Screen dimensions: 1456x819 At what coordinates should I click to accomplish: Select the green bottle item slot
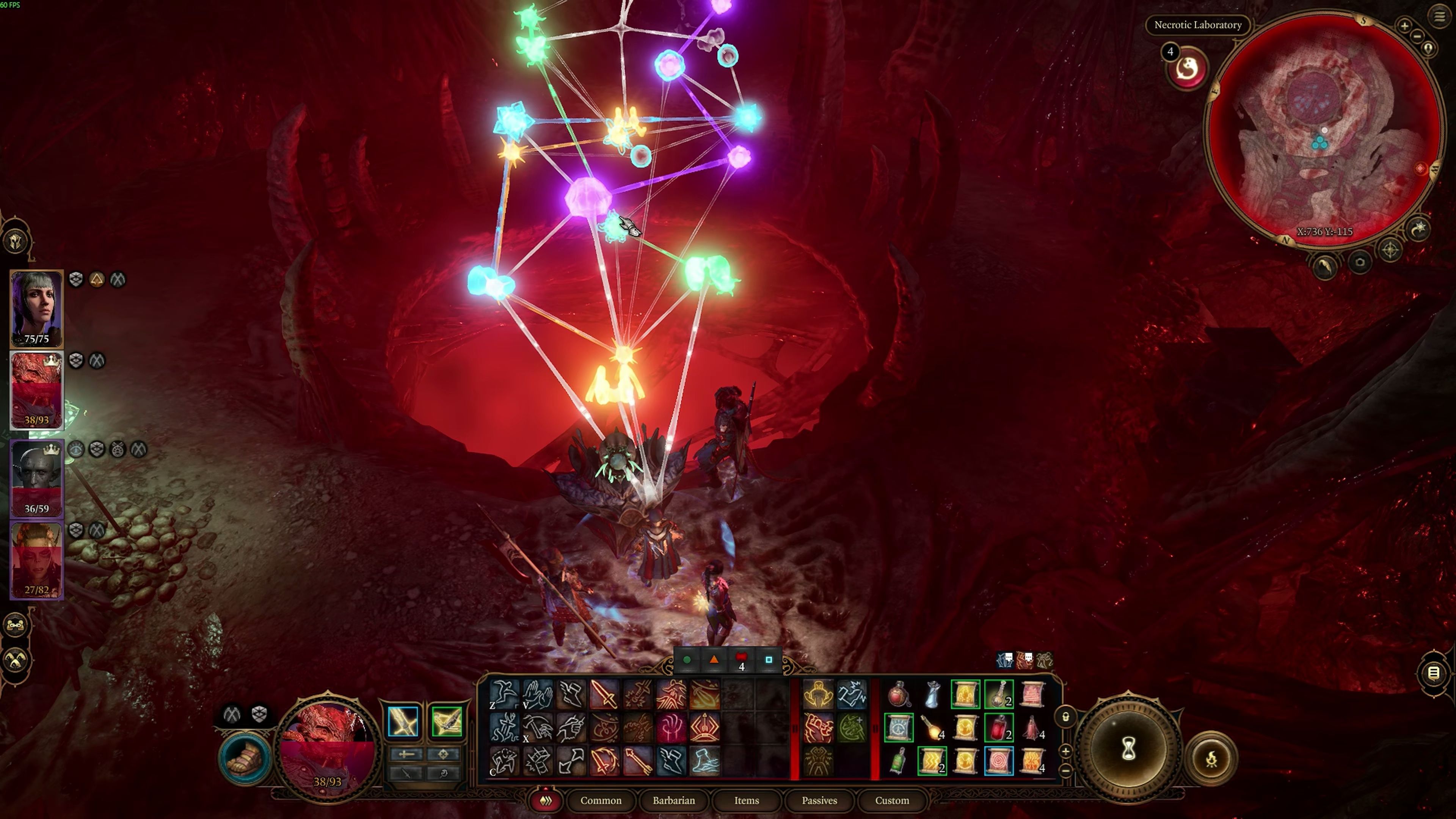pos(898,761)
